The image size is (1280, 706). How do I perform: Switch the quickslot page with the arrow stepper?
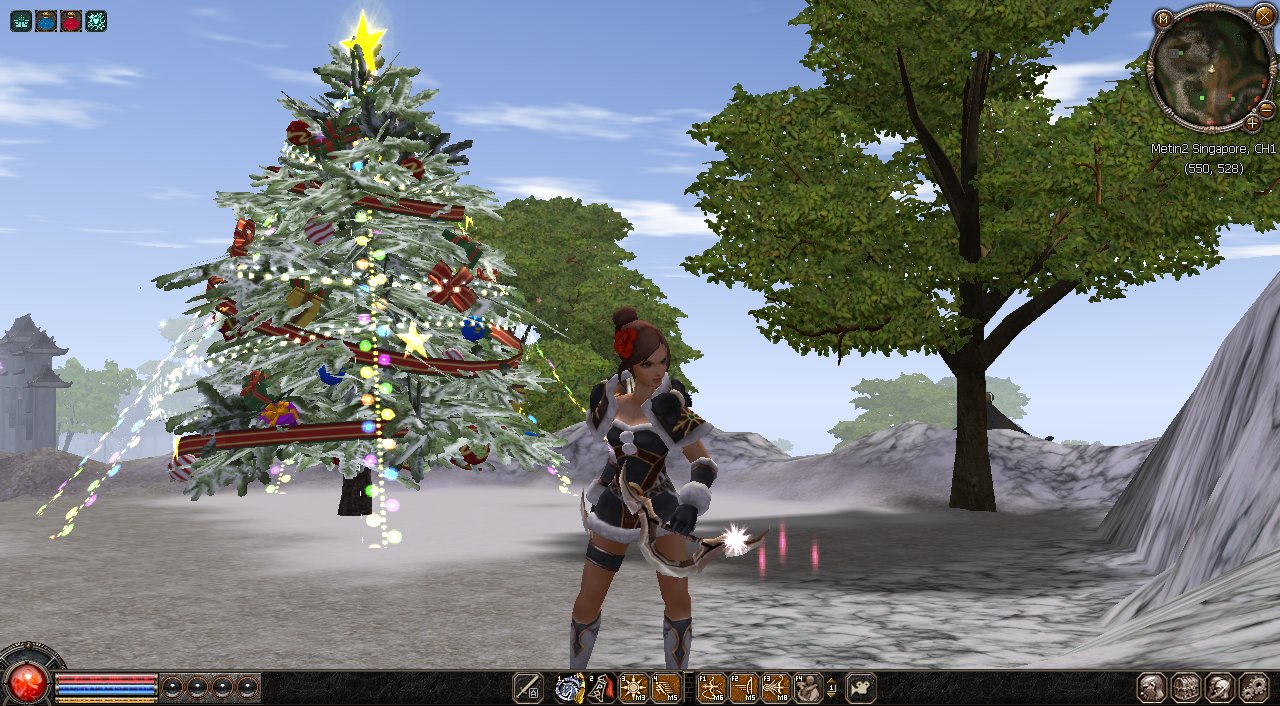[832, 687]
